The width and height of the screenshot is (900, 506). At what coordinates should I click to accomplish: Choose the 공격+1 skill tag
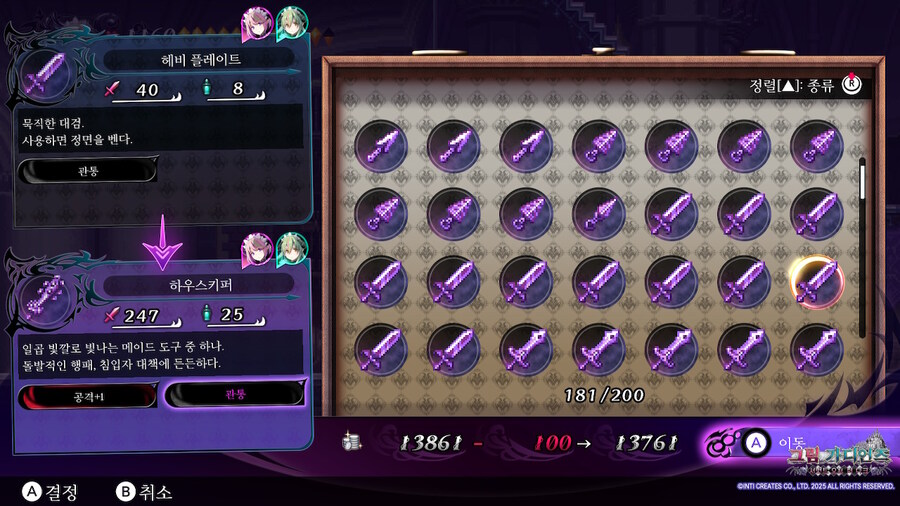coord(88,396)
